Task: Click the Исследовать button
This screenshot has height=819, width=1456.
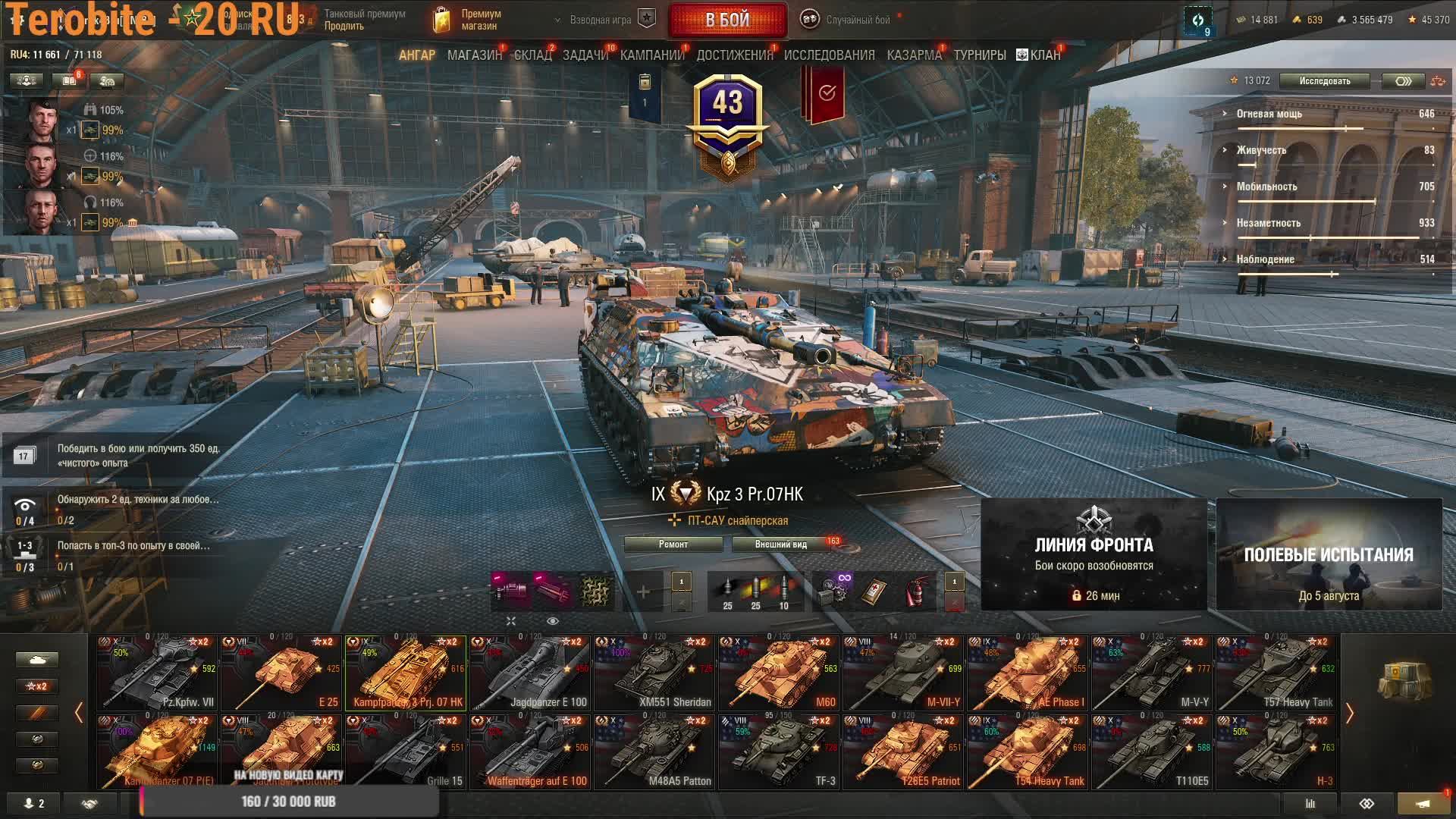Action: [1324, 81]
